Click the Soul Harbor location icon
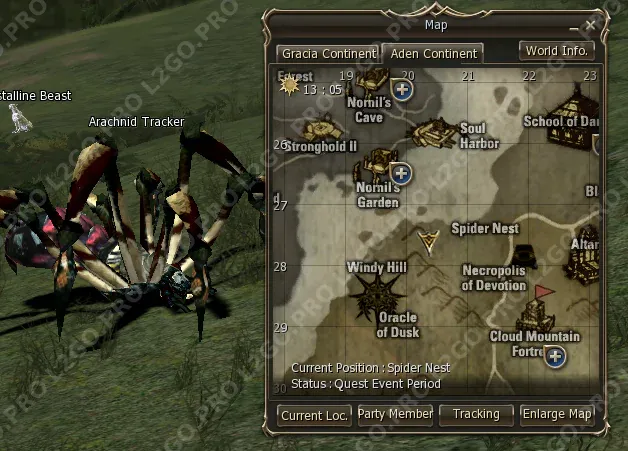628x451 pixels. (434, 131)
